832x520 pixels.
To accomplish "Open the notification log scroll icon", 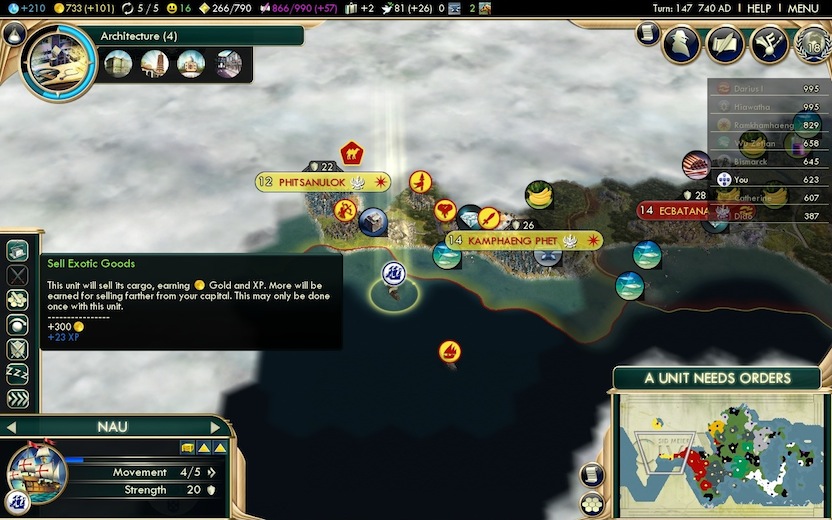I will 648,35.
